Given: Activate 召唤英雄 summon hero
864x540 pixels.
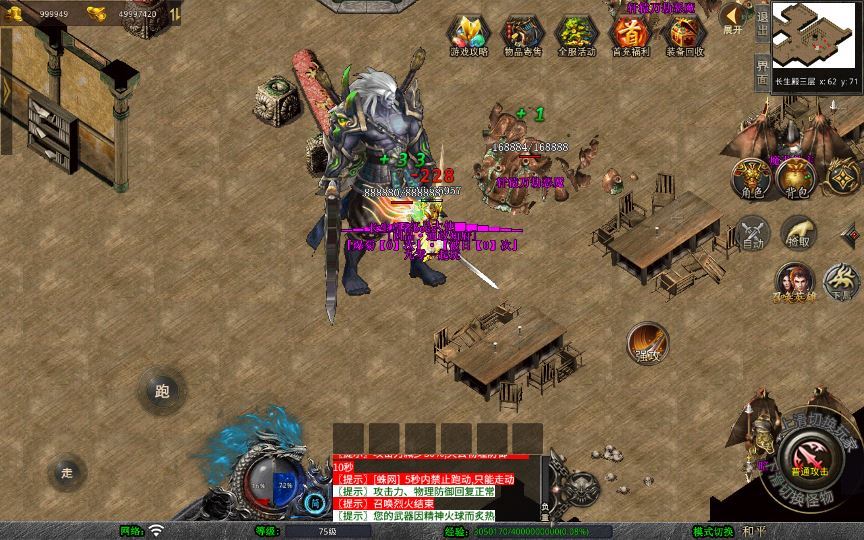Looking at the screenshot, I should (793, 282).
